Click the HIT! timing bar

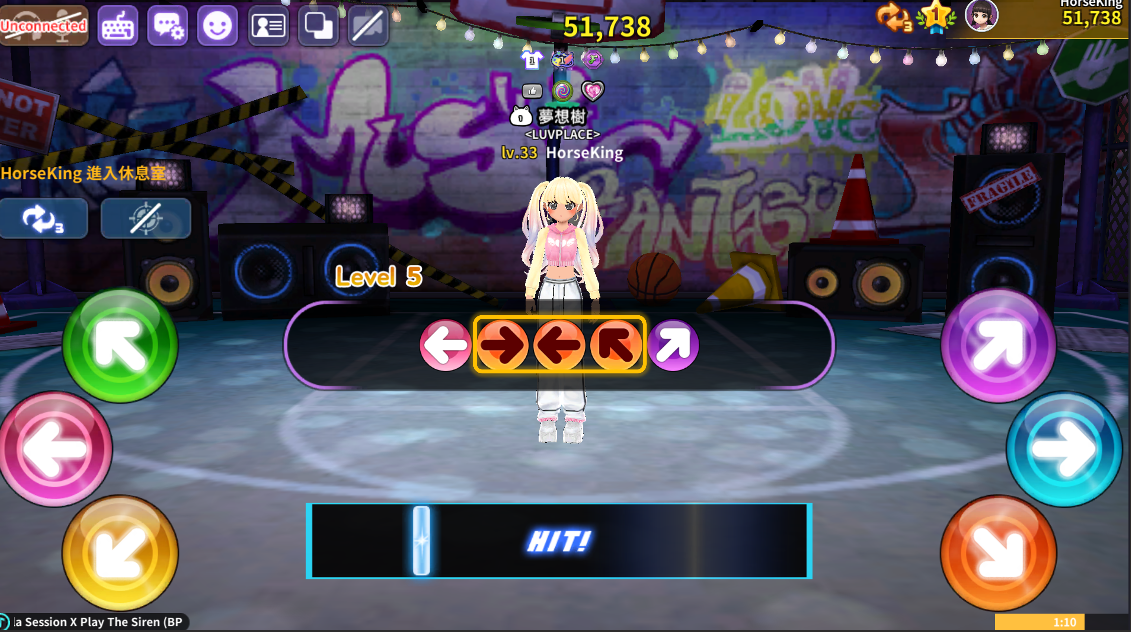pyautogui.click(x=559, y=541)
